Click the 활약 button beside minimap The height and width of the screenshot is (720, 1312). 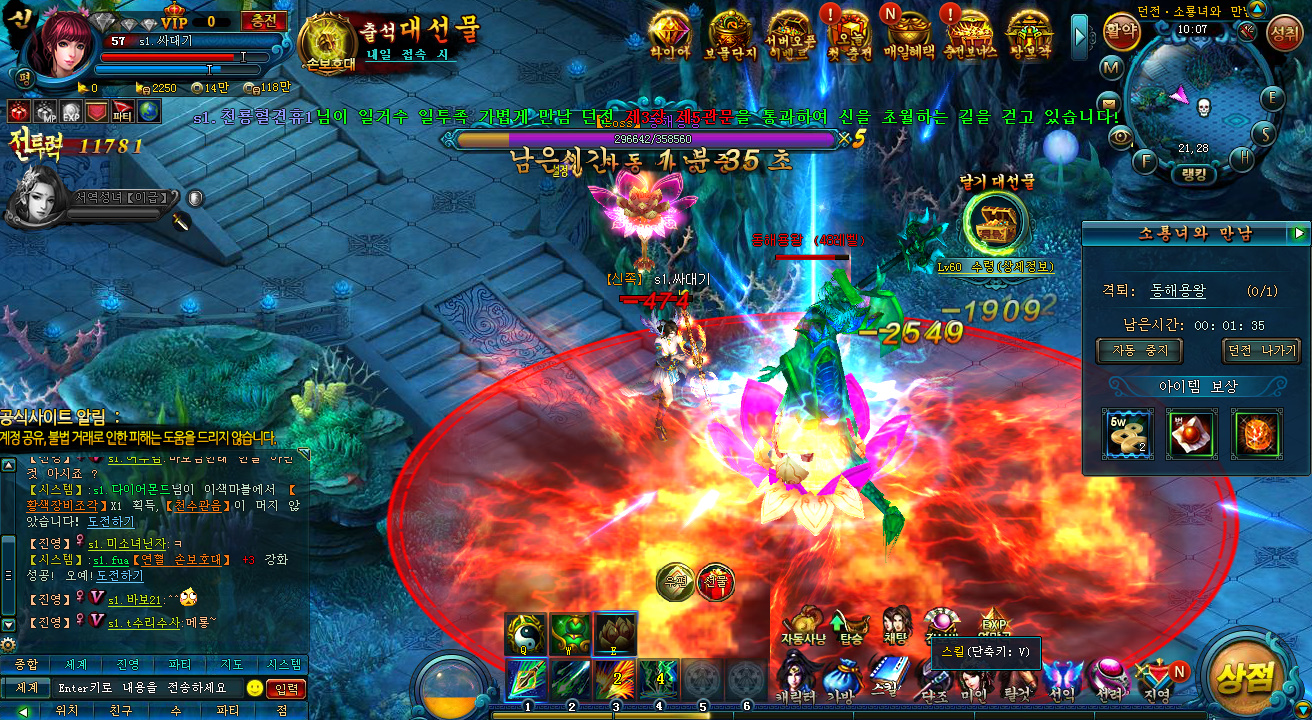[x=1122, y=31]
